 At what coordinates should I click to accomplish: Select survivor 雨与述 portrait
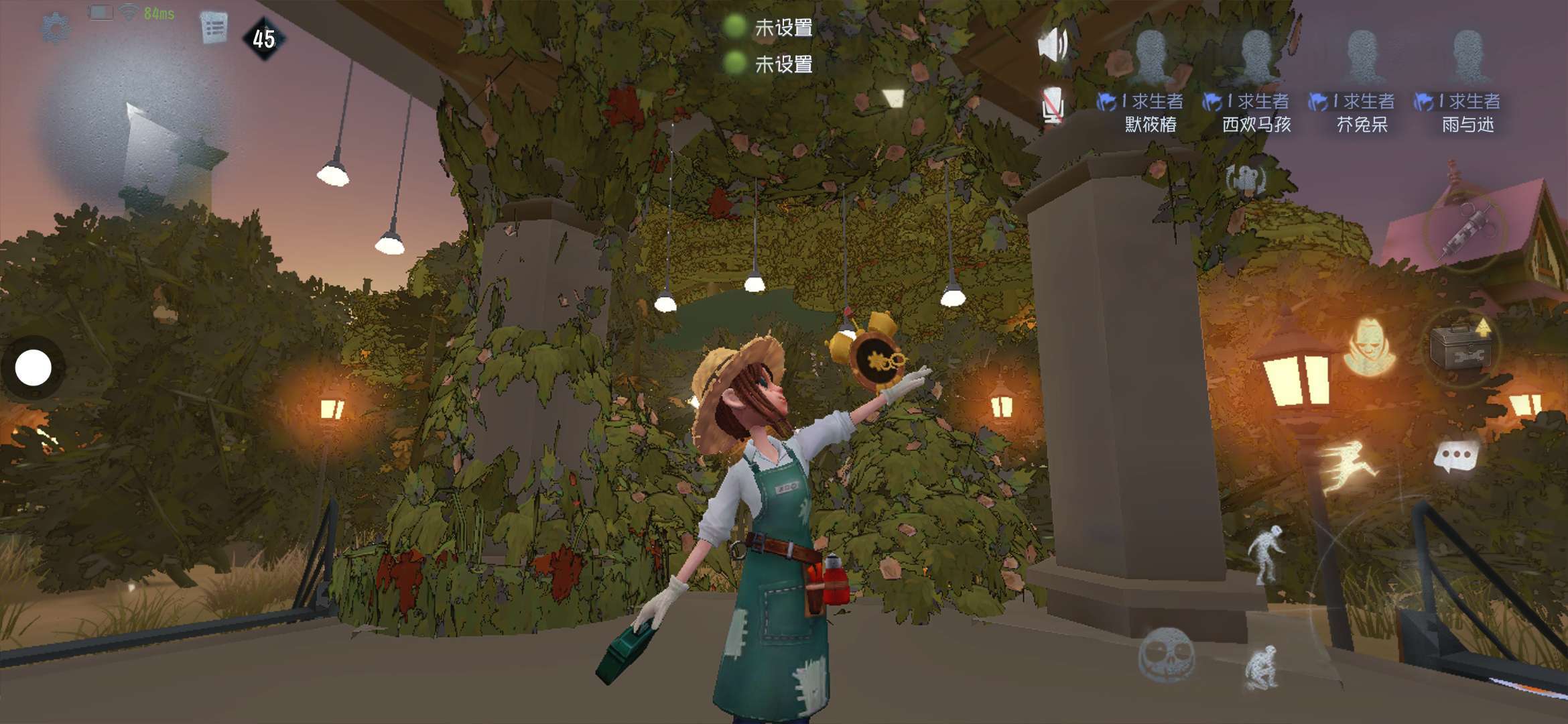(1467, 56)
